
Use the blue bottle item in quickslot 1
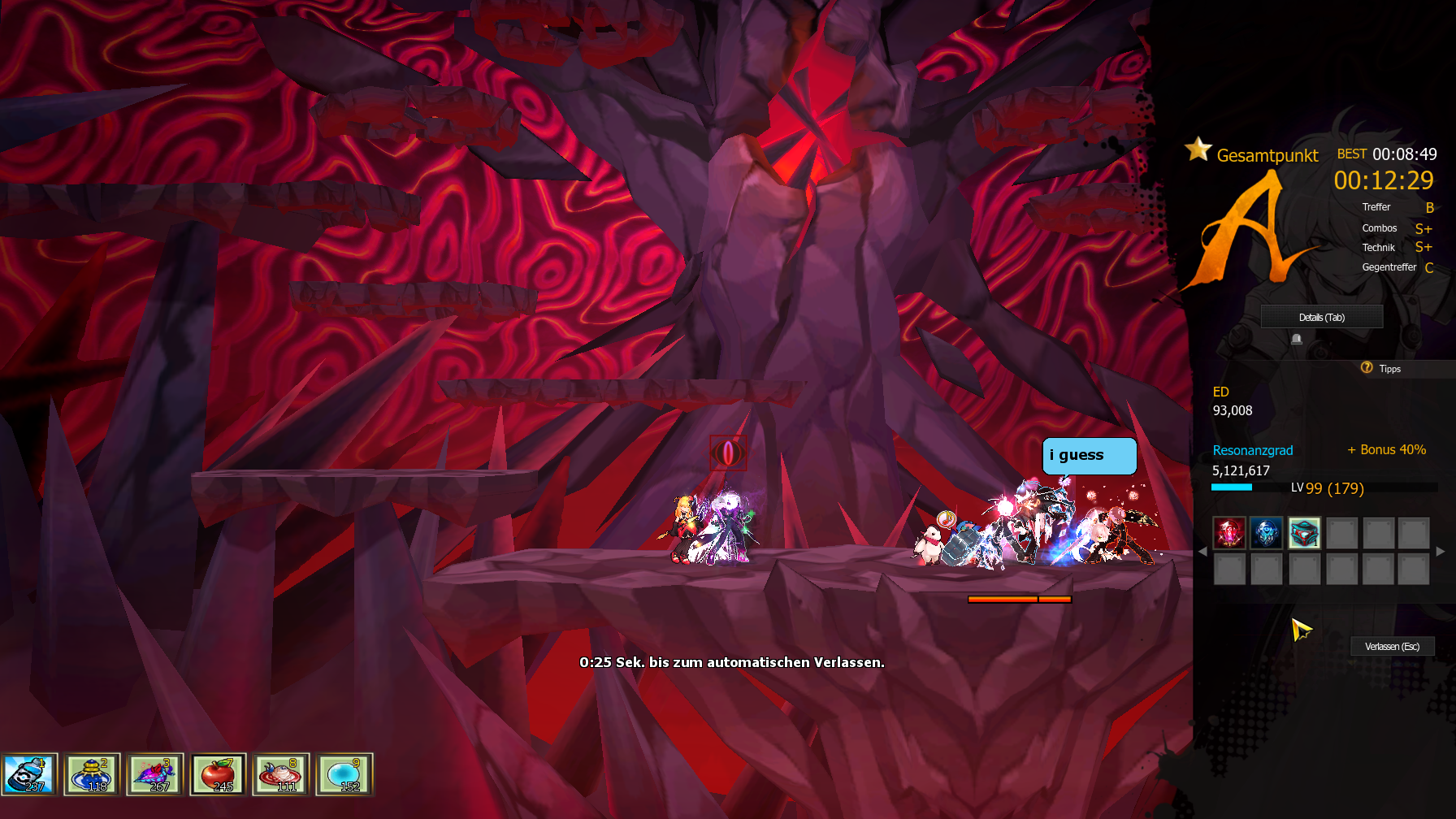click(x=29, y=774)
